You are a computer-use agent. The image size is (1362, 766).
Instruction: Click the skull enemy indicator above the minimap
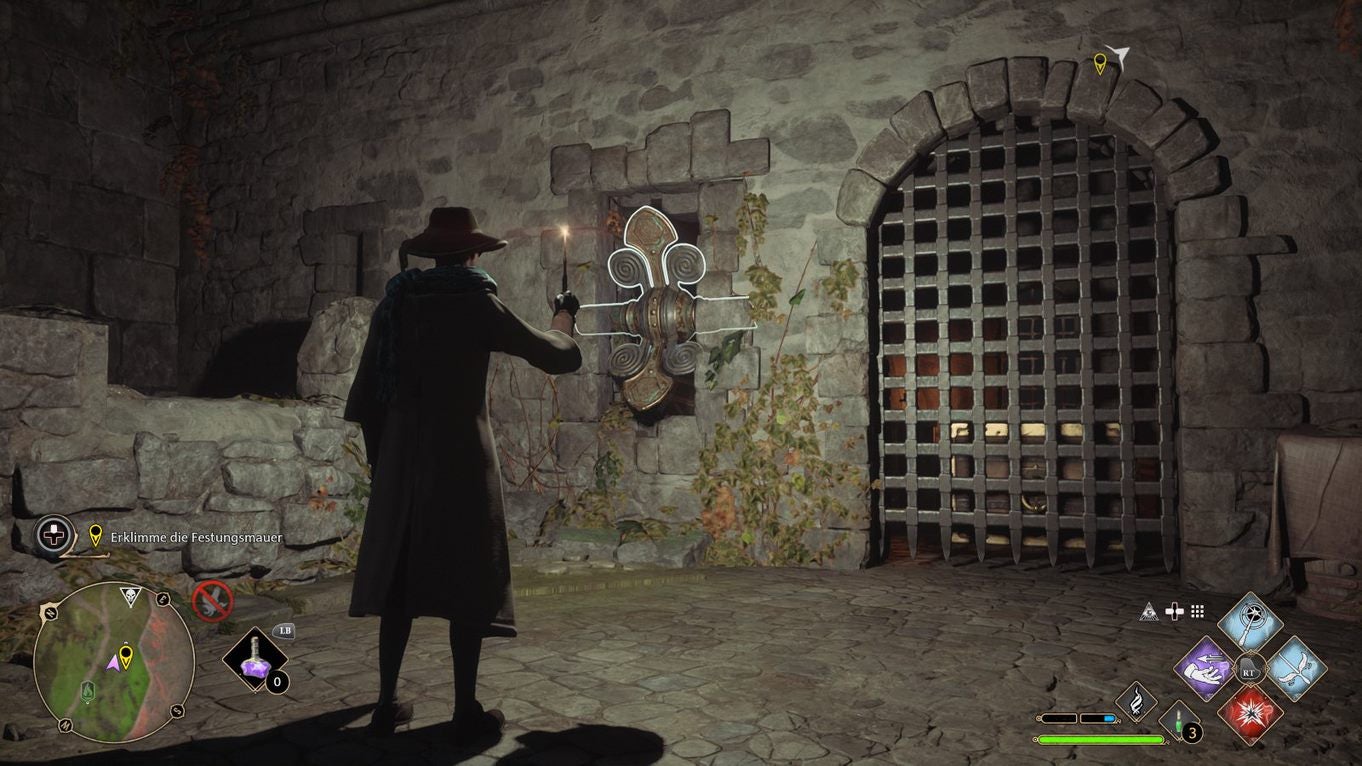pos(130,595)
